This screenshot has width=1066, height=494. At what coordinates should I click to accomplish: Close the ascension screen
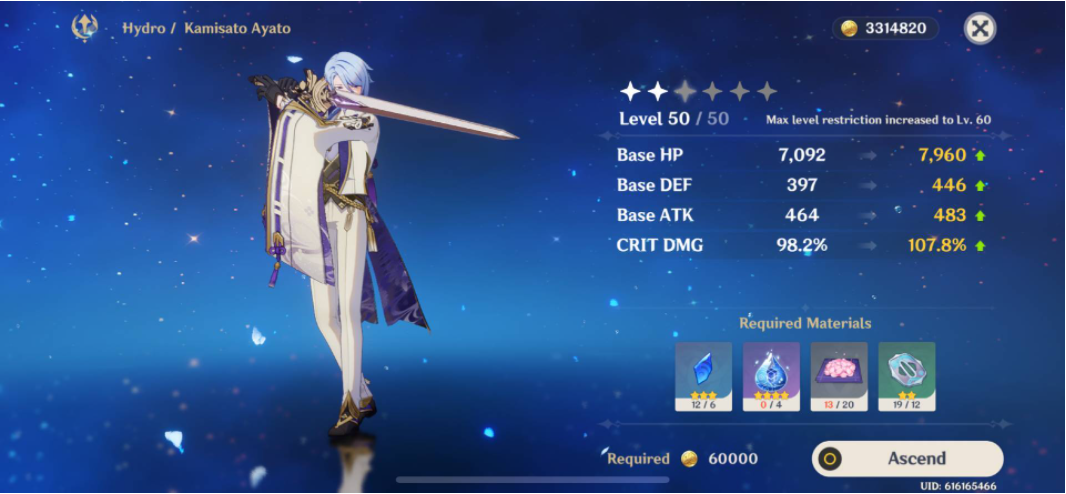[980, 28]
